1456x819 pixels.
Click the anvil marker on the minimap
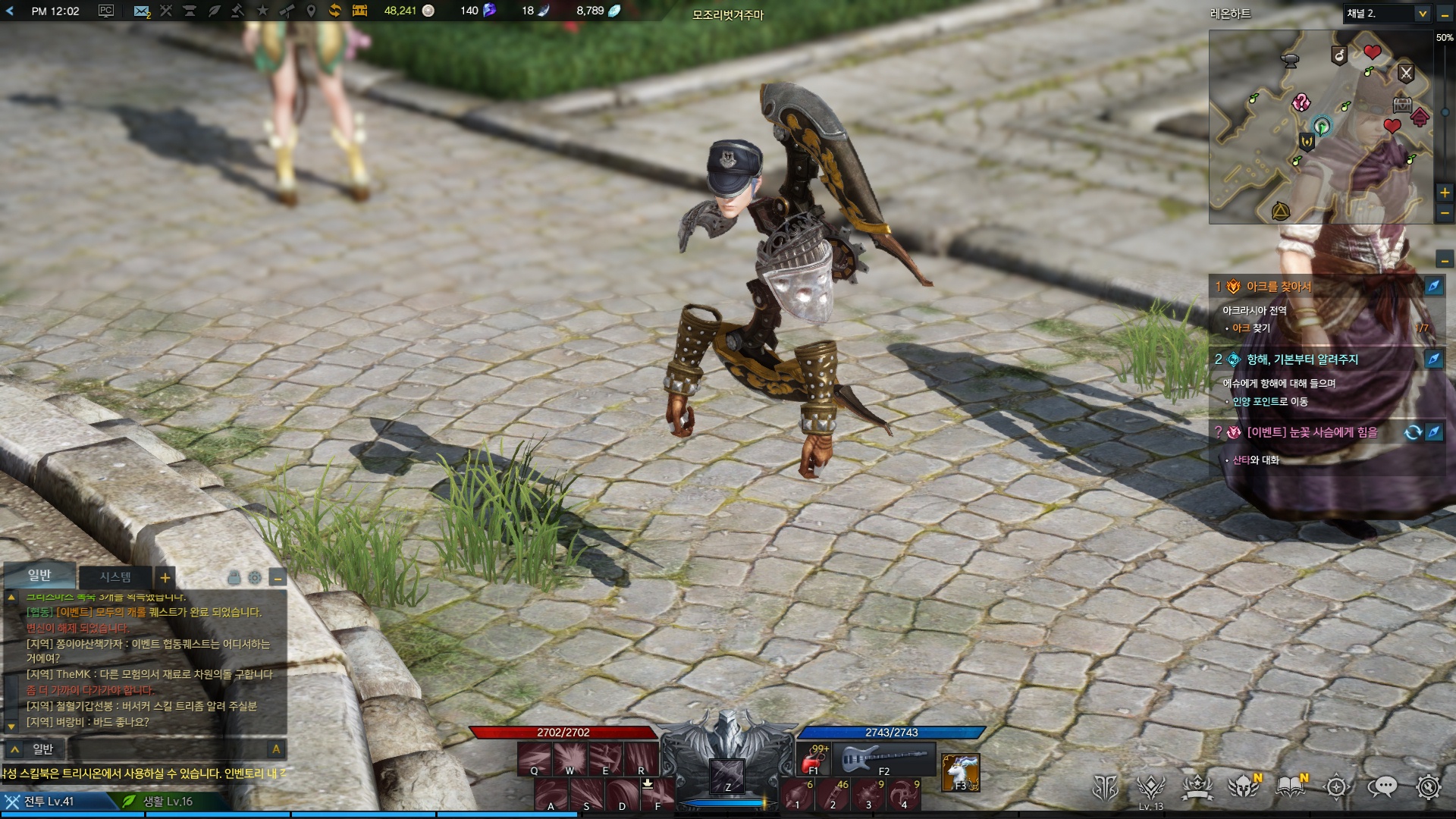1289,60
